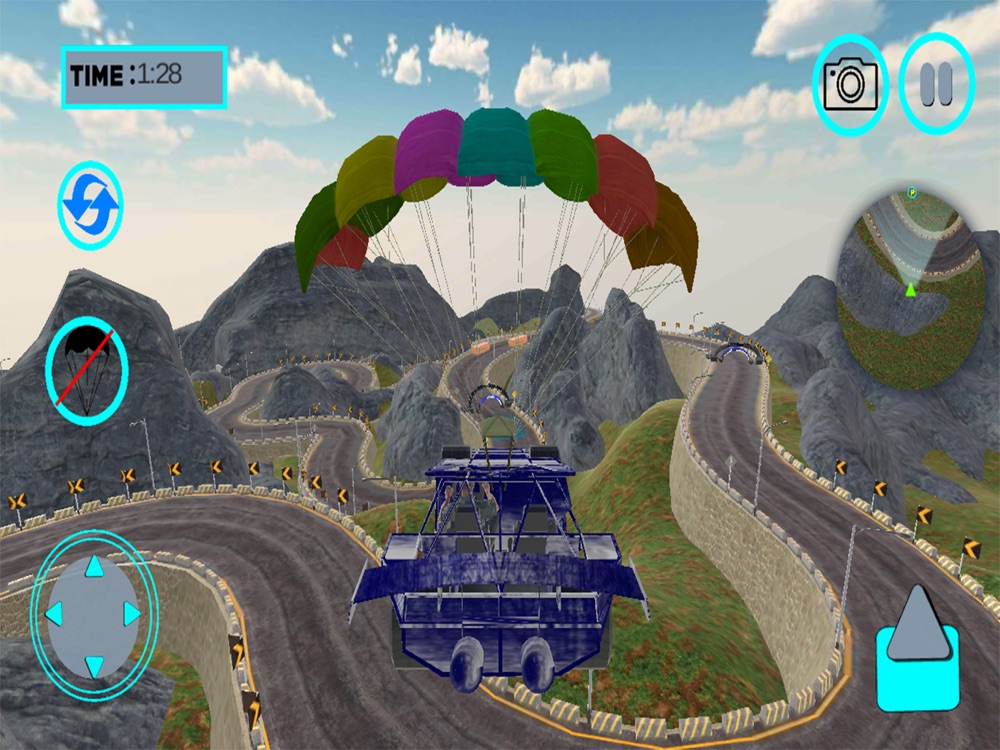Steer left with the joystick's left arrow

pos(56,614)
